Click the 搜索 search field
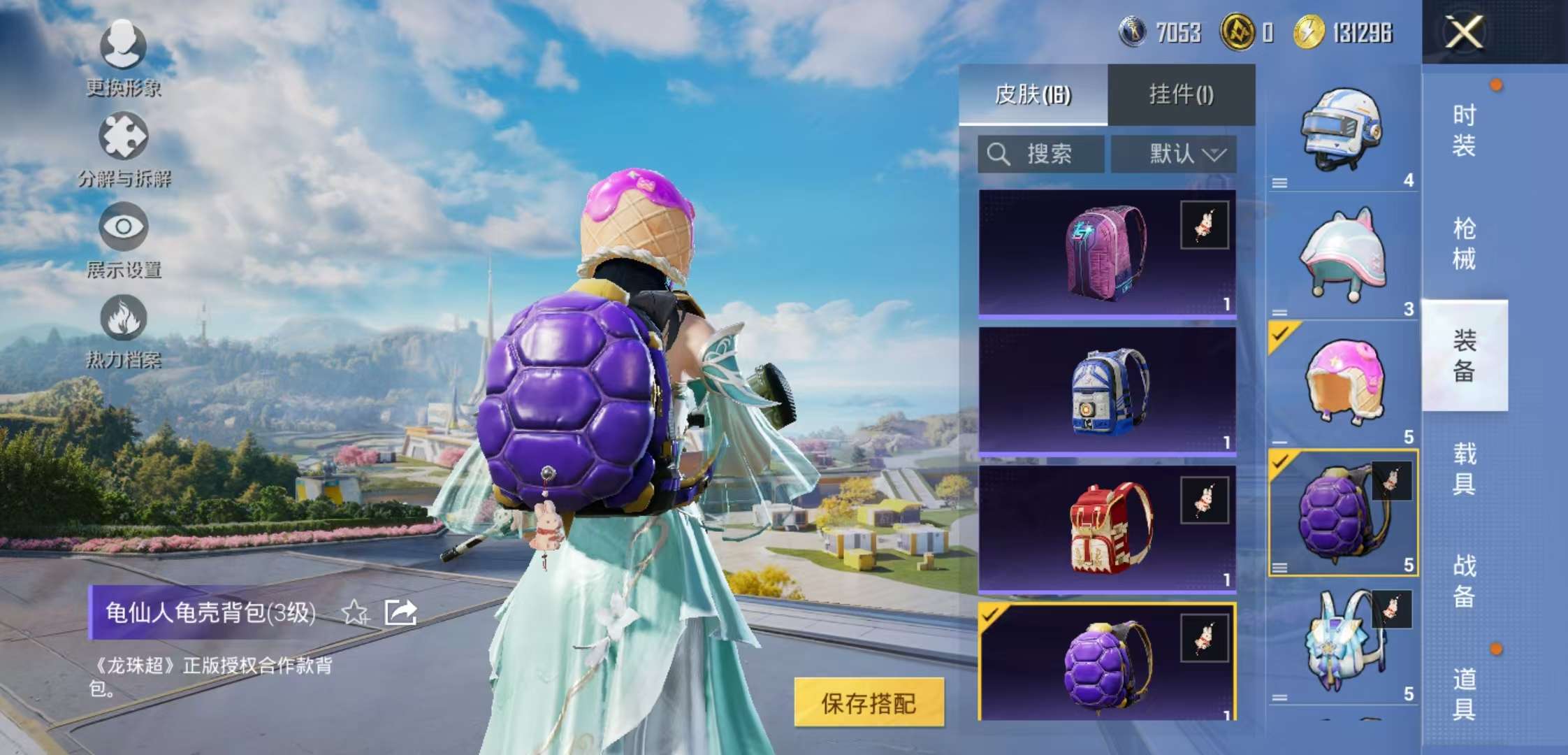Image resolution: width=1568 pixels, height=755 pixels. (x=1041, y=154)
